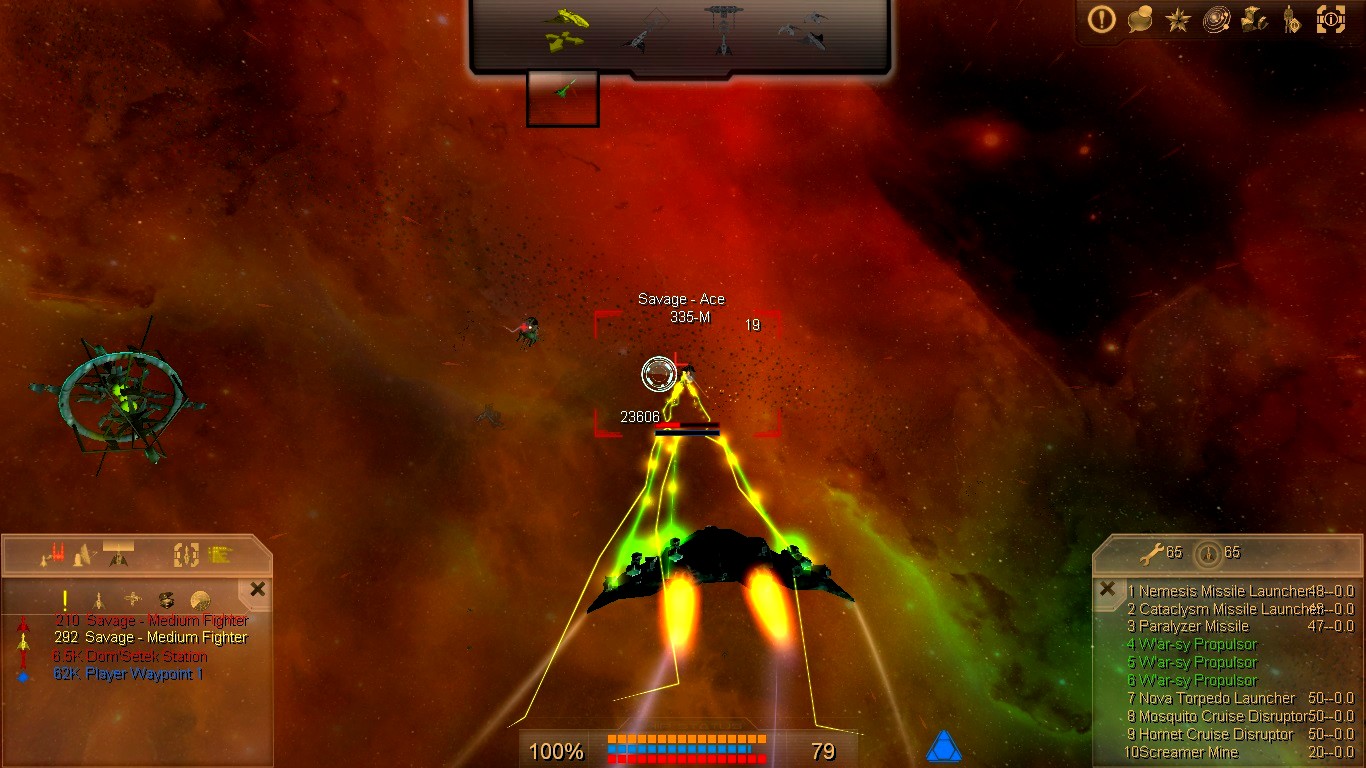Screen dimensions: 1366x768
Task: Close the target list panel
Action: coord(257,590)
